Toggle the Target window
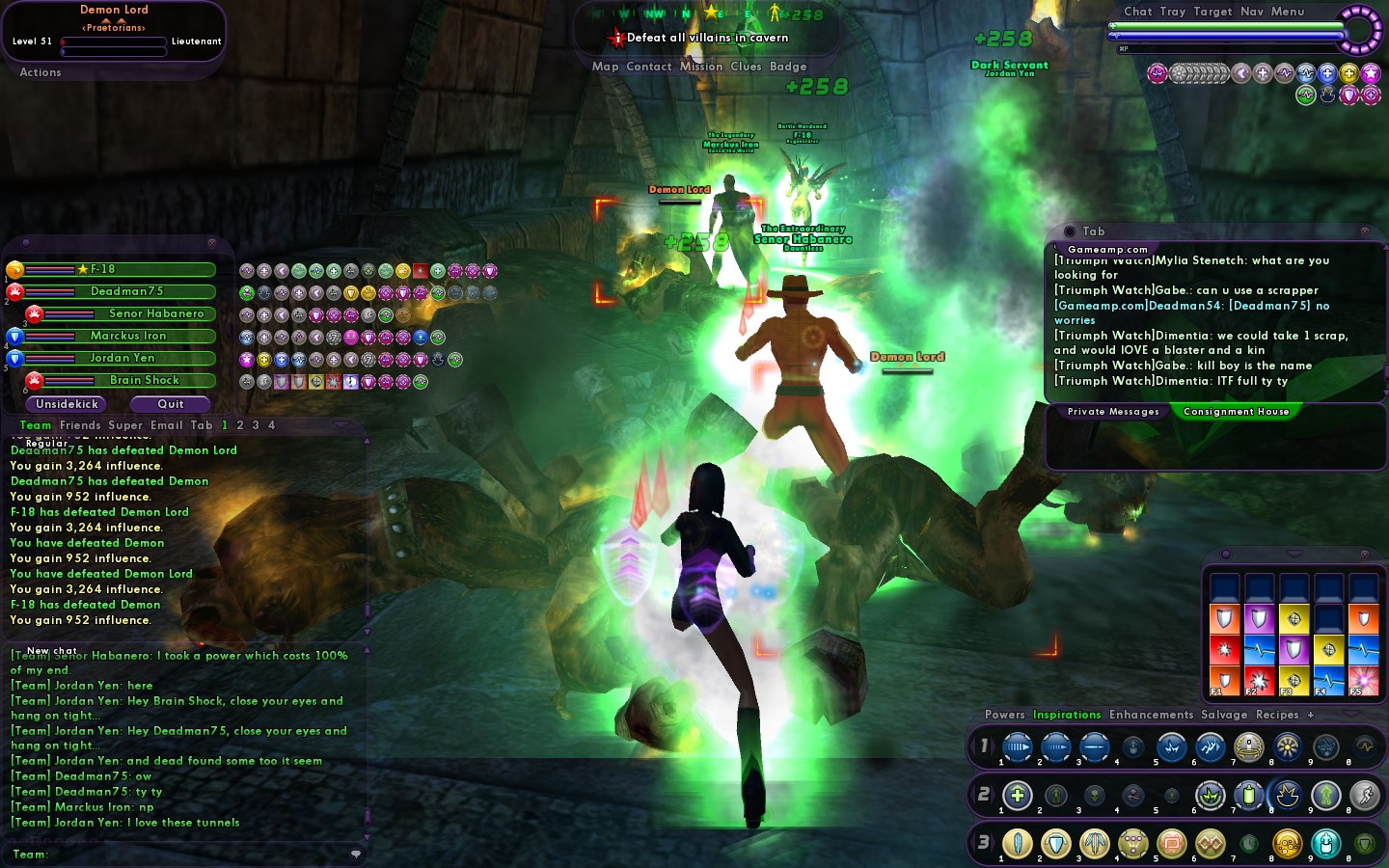 click(x=1212, y=12)
